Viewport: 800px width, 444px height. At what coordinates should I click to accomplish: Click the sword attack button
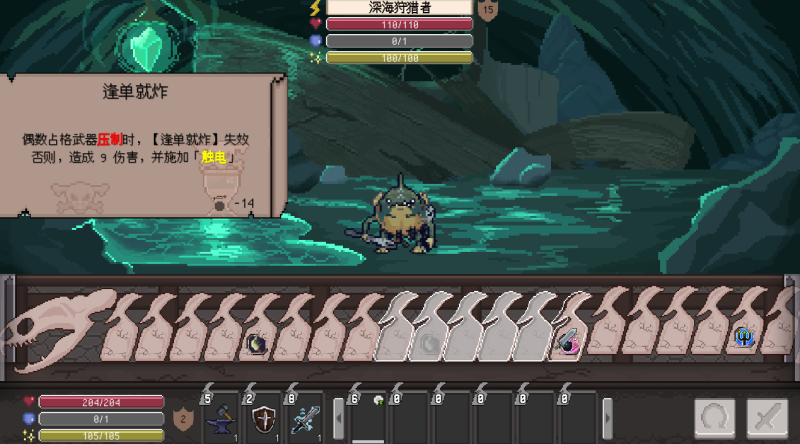[768, 418]
